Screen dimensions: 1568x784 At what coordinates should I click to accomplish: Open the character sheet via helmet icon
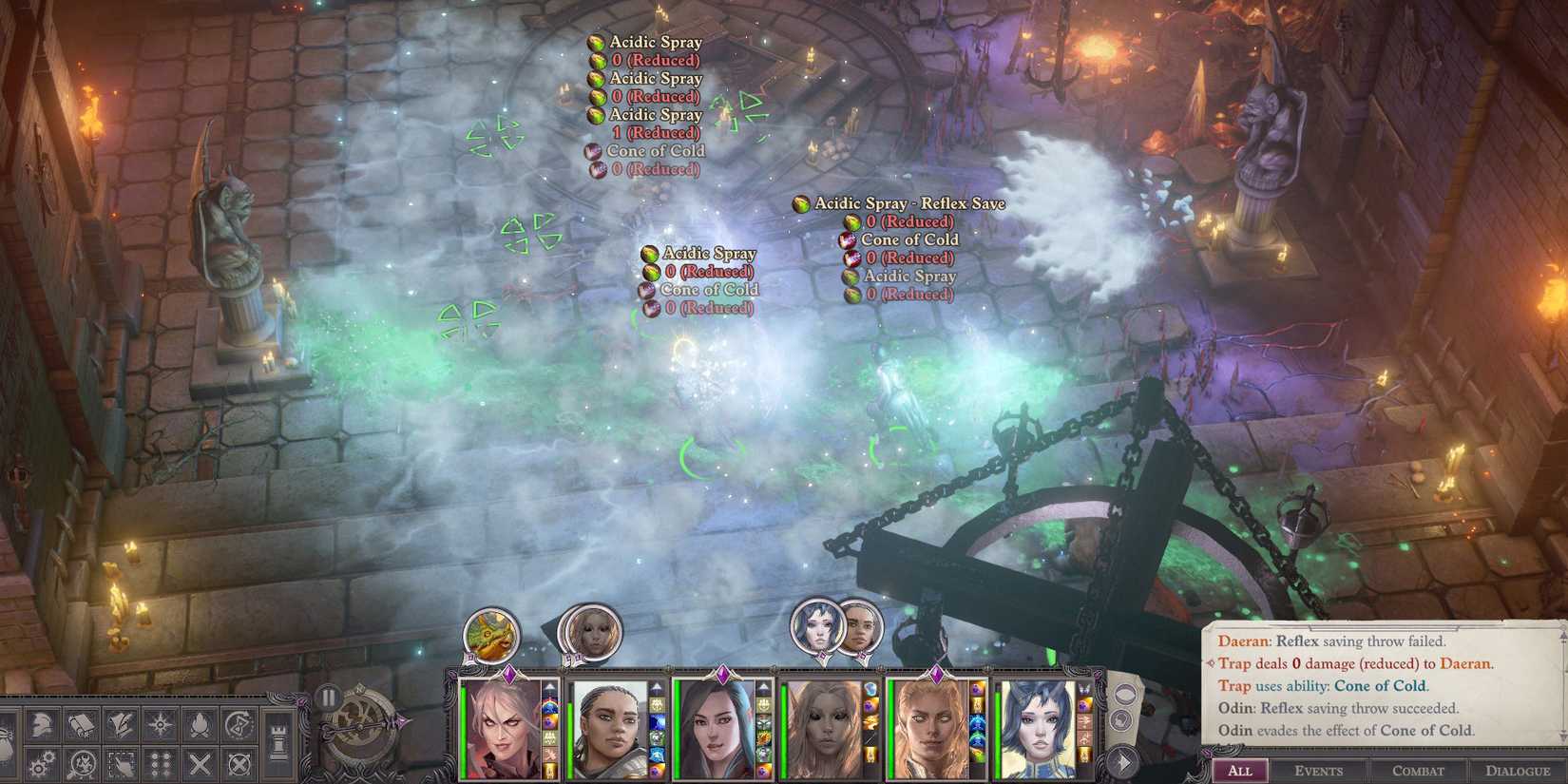[42, 724]
